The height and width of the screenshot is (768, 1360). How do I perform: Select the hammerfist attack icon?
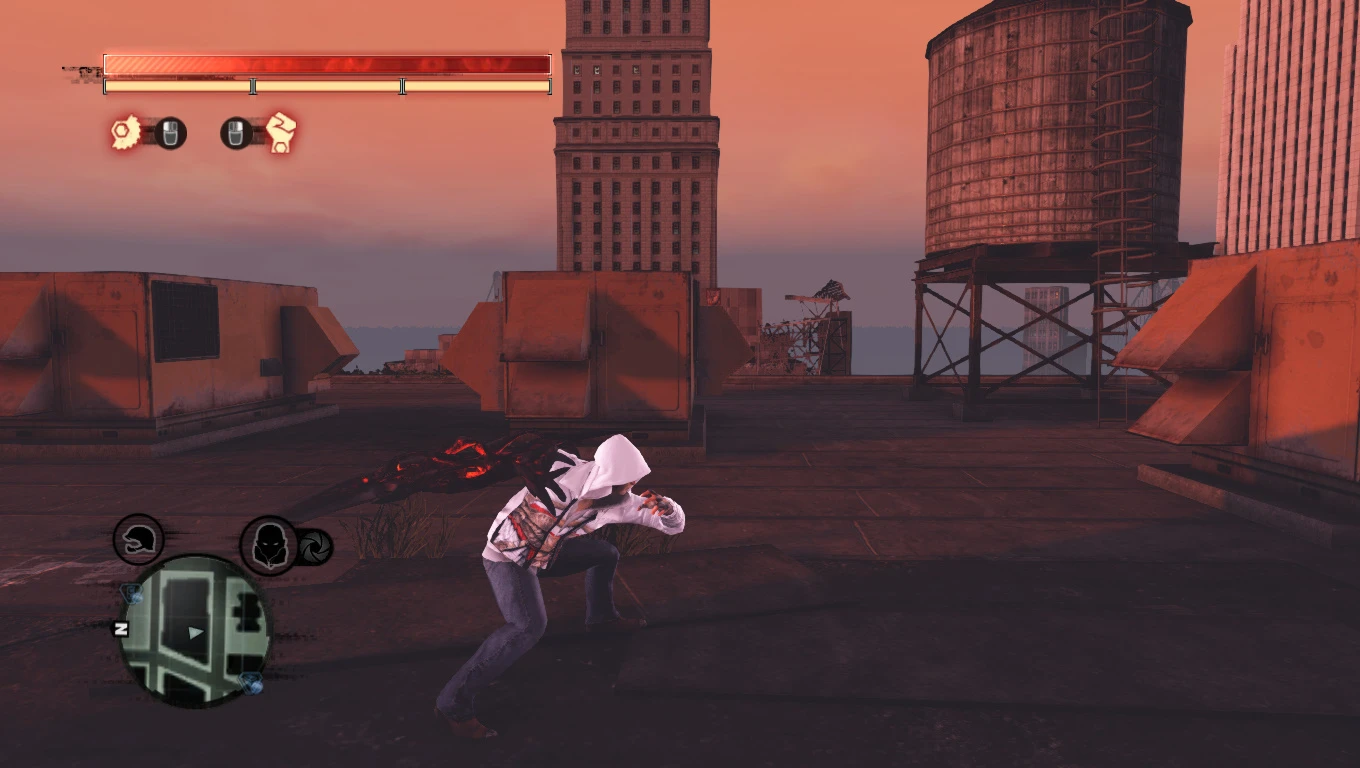(x=283, y=134)
